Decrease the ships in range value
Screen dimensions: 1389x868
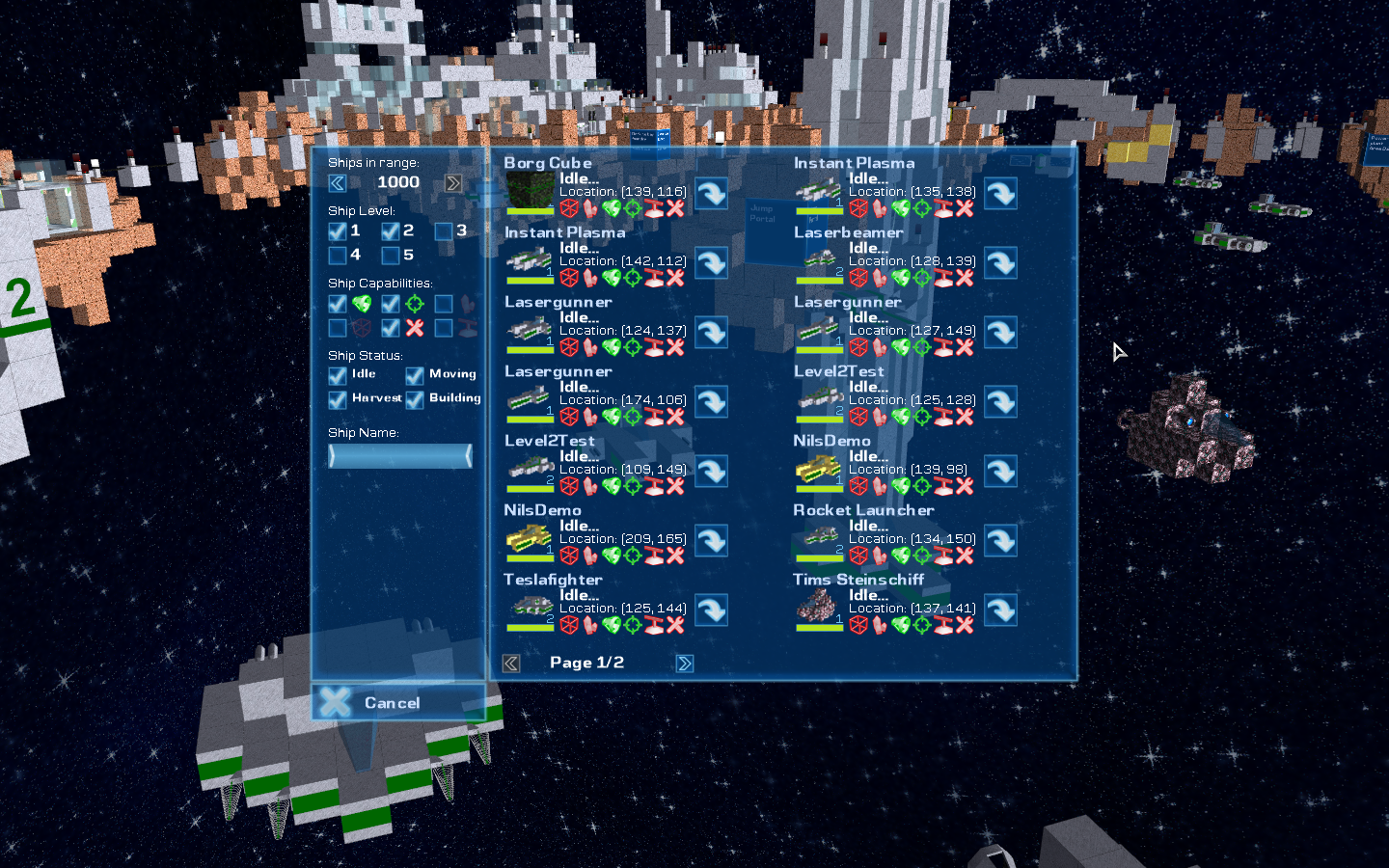[338, 183]
